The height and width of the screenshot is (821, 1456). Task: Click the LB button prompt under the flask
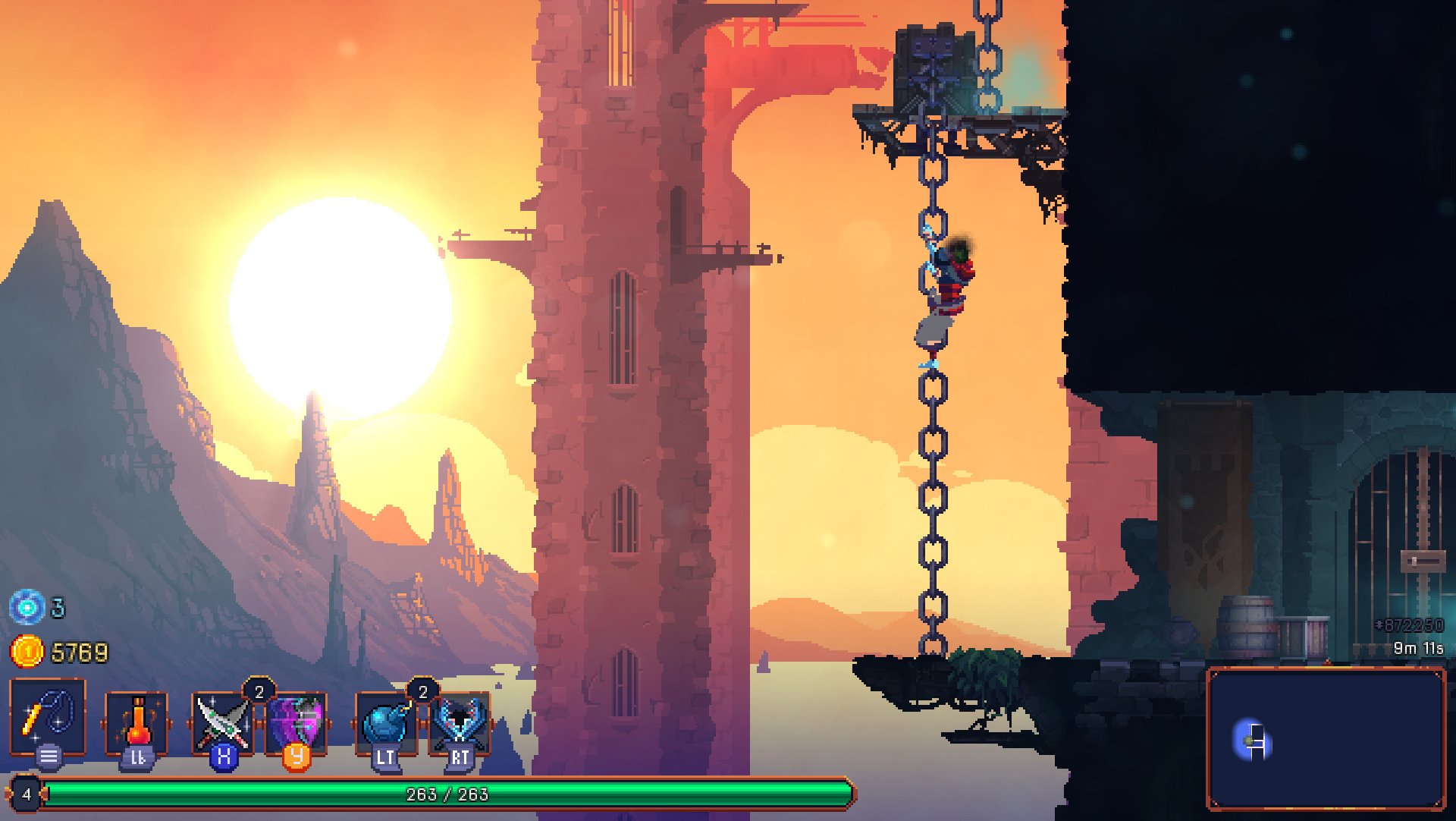point(137,757)
